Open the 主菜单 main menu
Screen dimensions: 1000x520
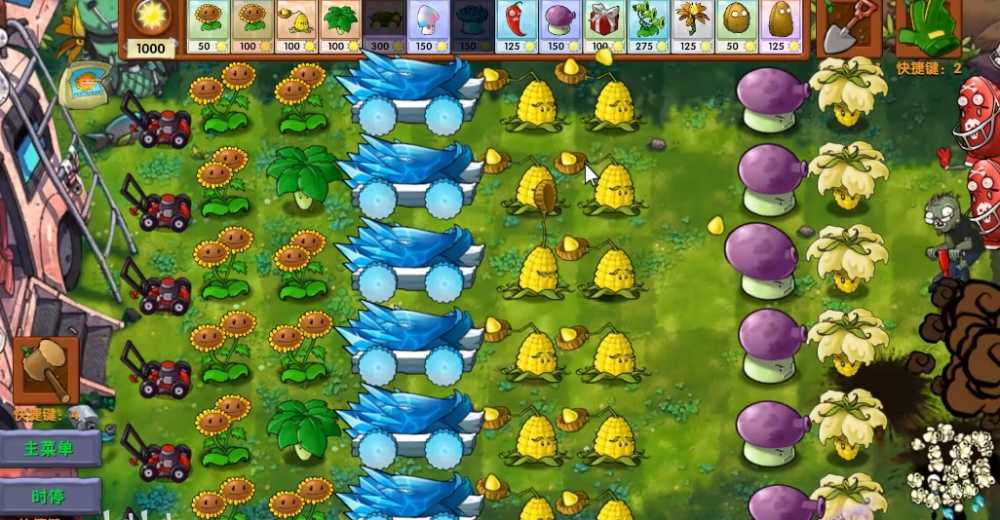coord(51,449)
